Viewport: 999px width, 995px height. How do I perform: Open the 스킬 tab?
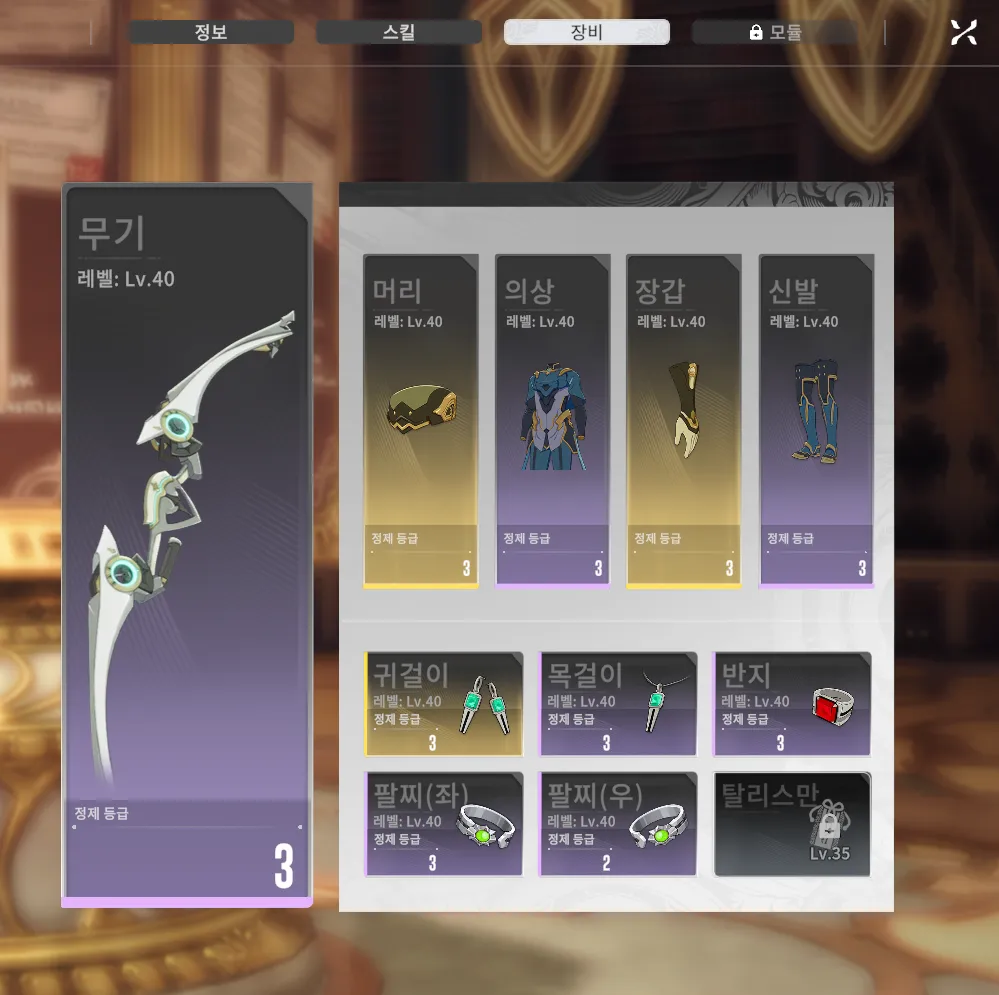399,32
